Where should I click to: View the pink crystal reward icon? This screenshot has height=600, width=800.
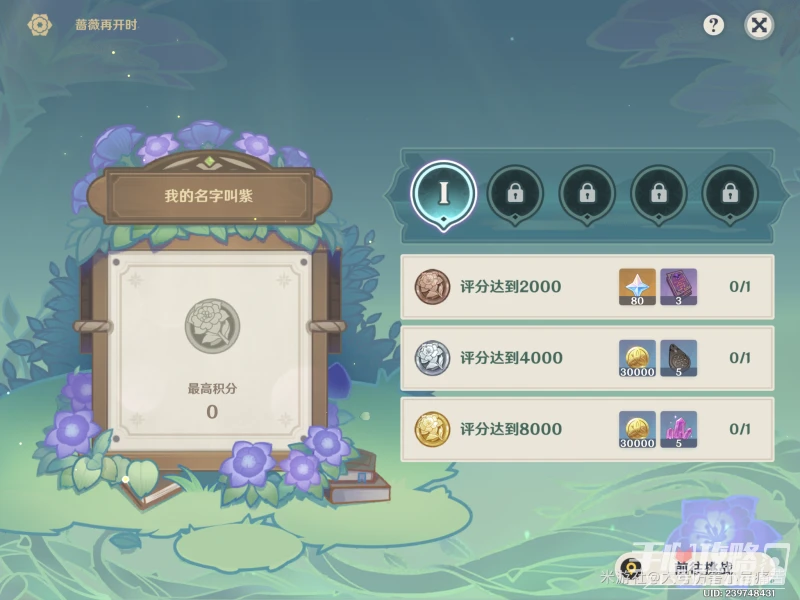678,429
